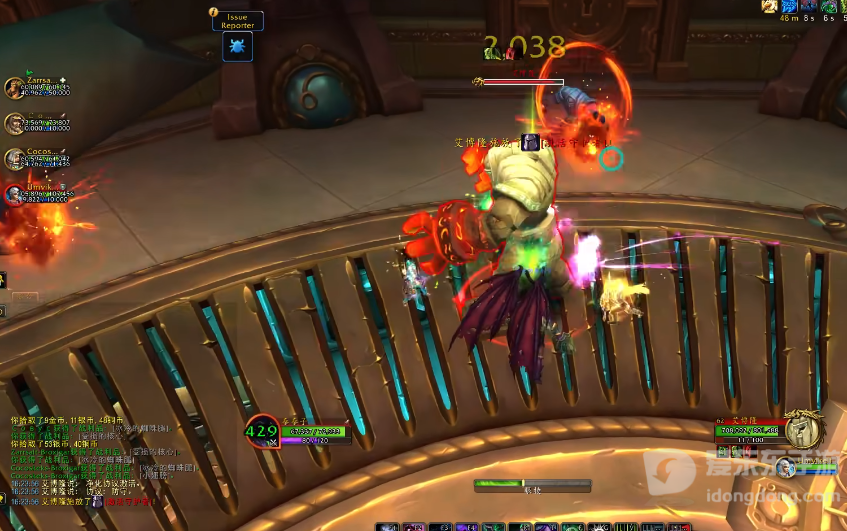Select party member Umvik's portrait frame
The image size is (847, 531).
[x=15, y=193]
